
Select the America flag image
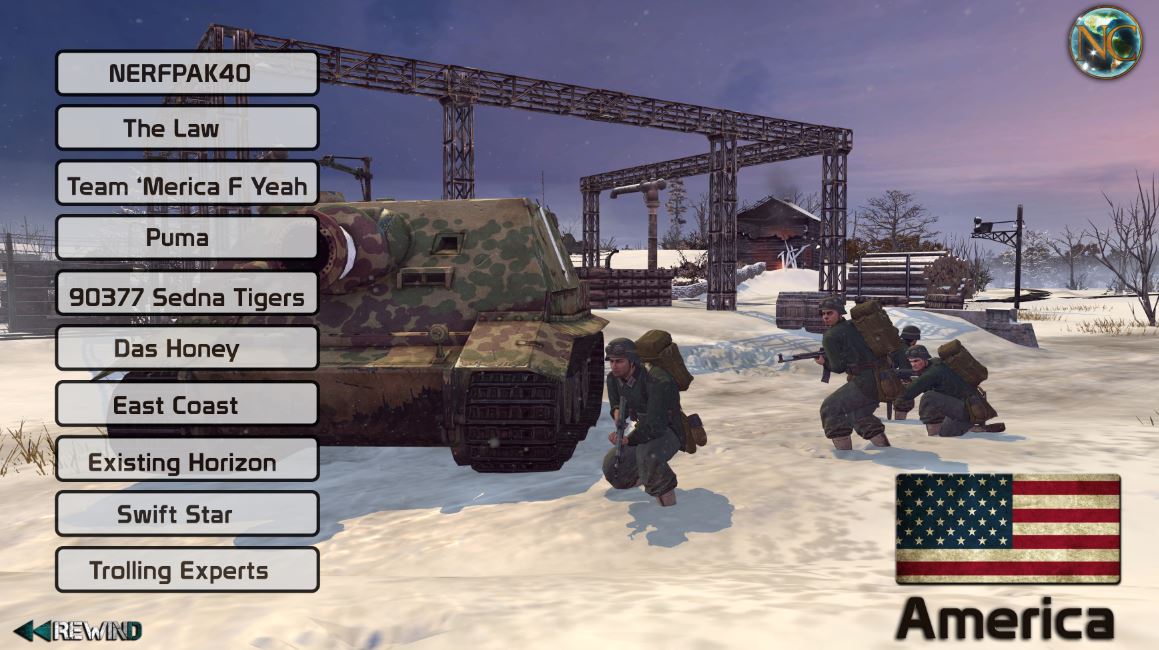pyautogui.click(x=1007, y=528)
